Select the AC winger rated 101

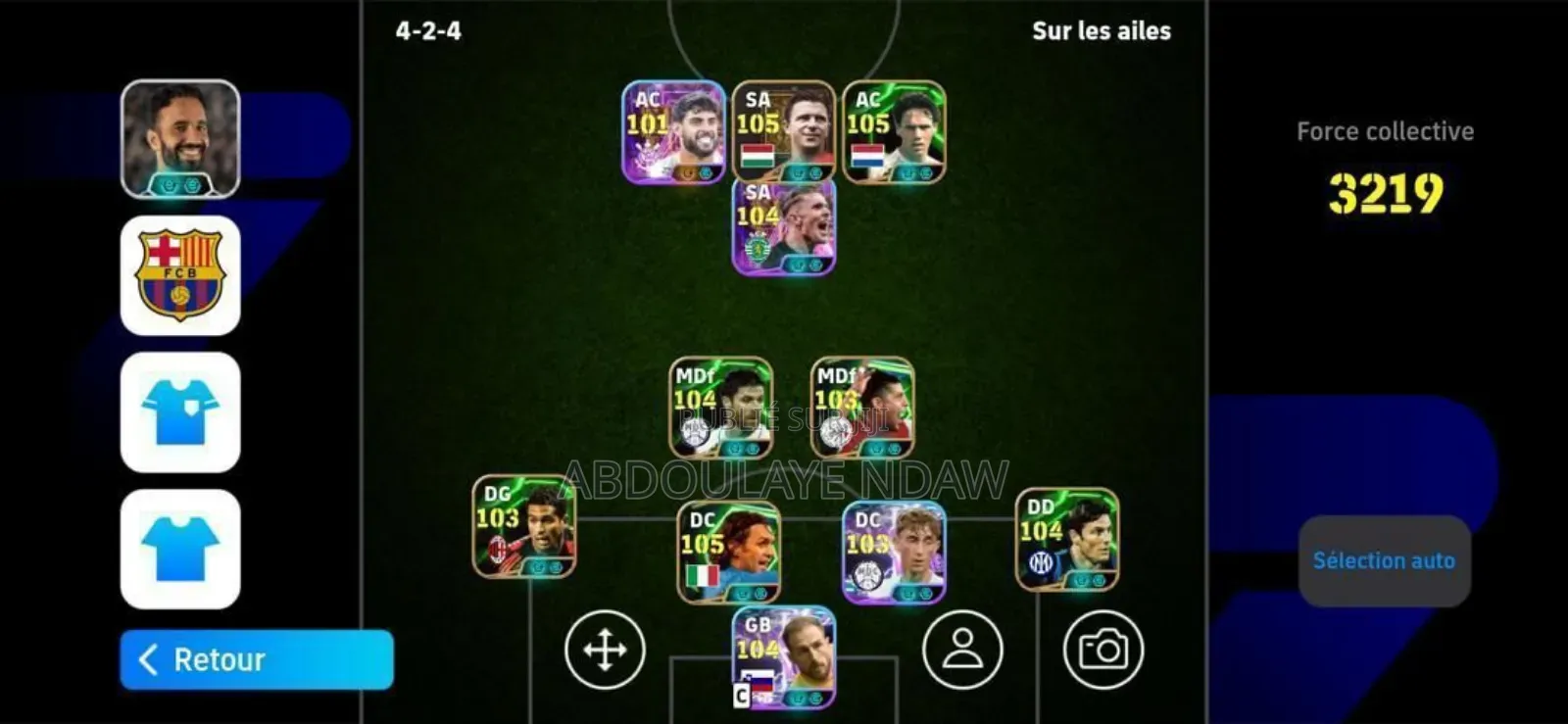(676, 132)
